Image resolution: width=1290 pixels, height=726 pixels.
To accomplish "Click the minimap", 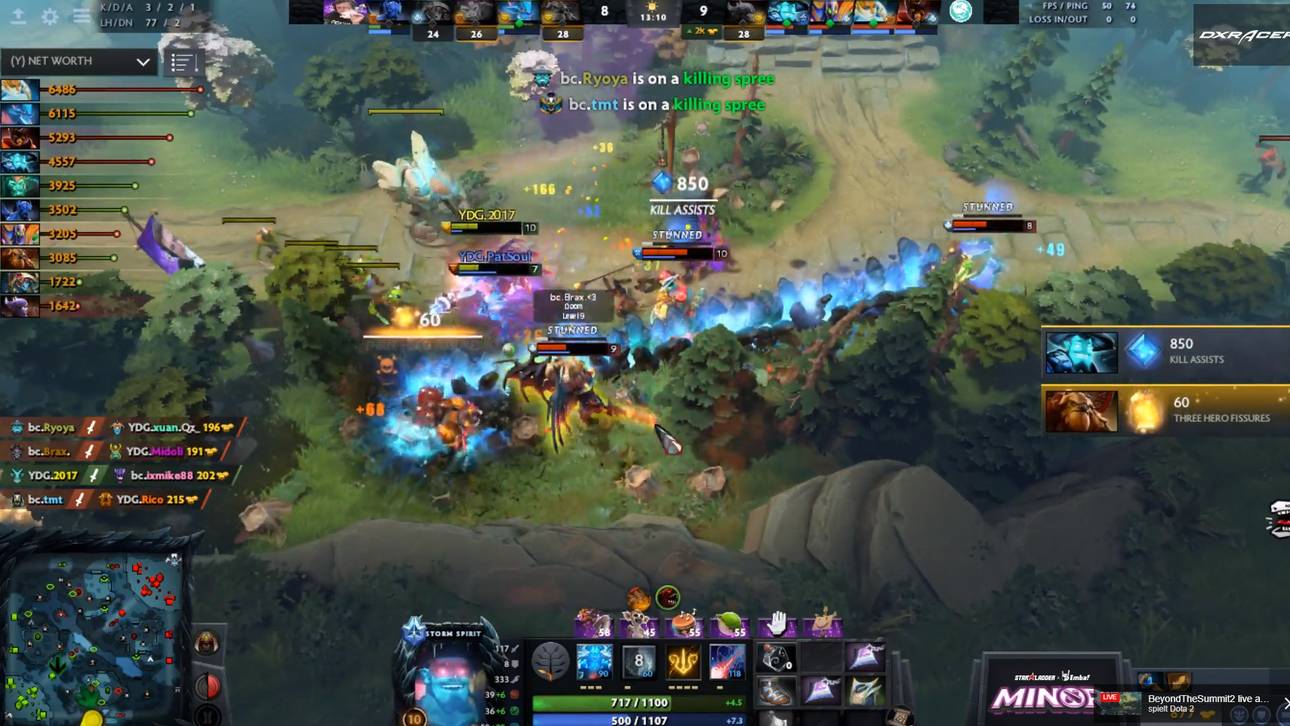I will coord(96,627).
